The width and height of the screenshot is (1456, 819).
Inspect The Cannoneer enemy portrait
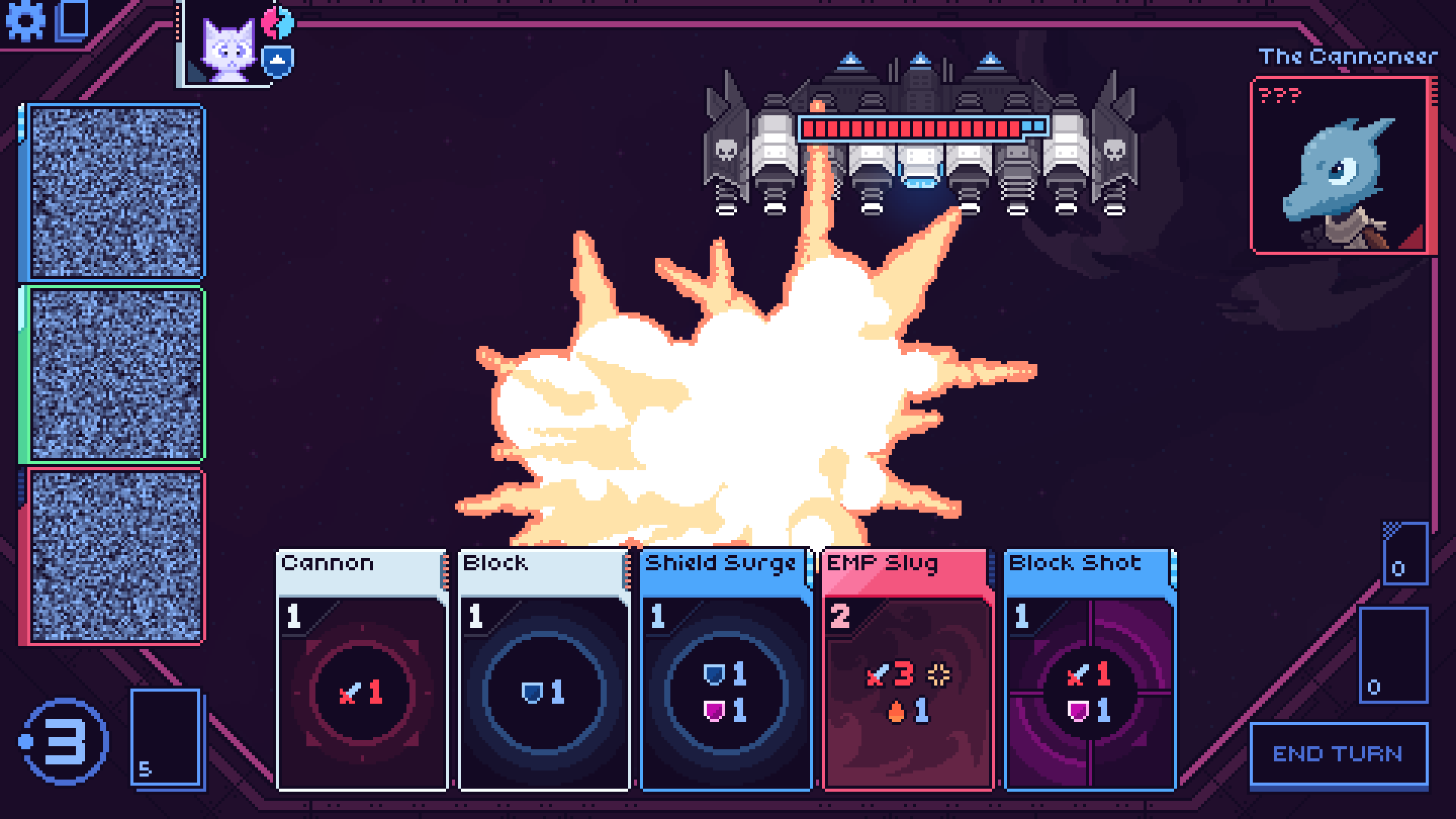tap(1343, 165)
